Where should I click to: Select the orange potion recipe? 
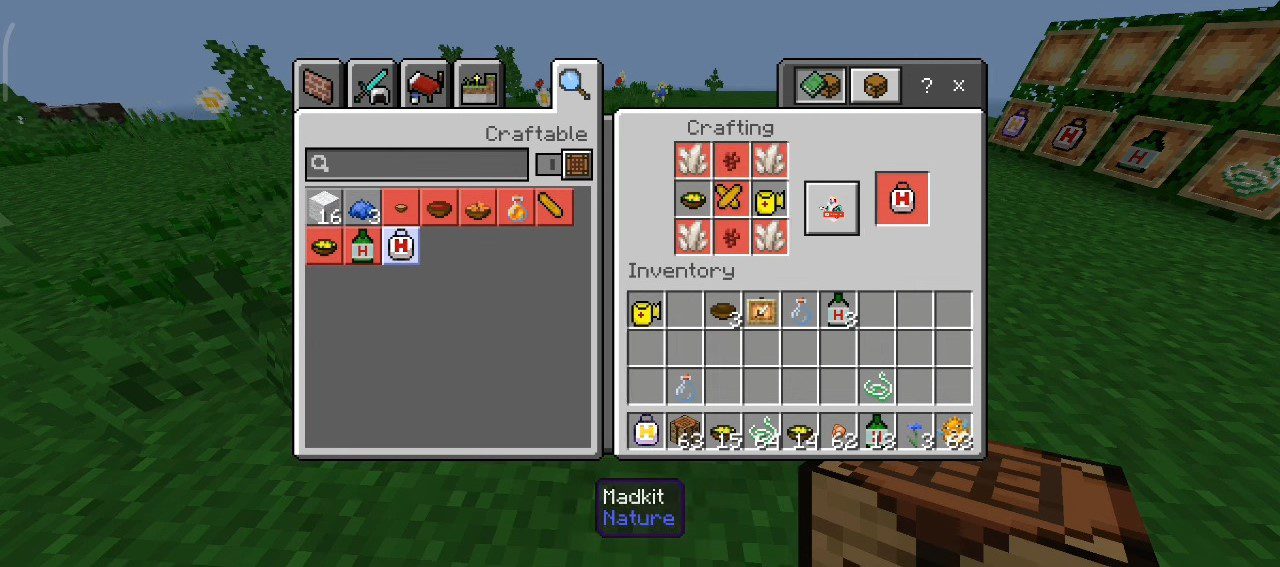coord(516,208)
